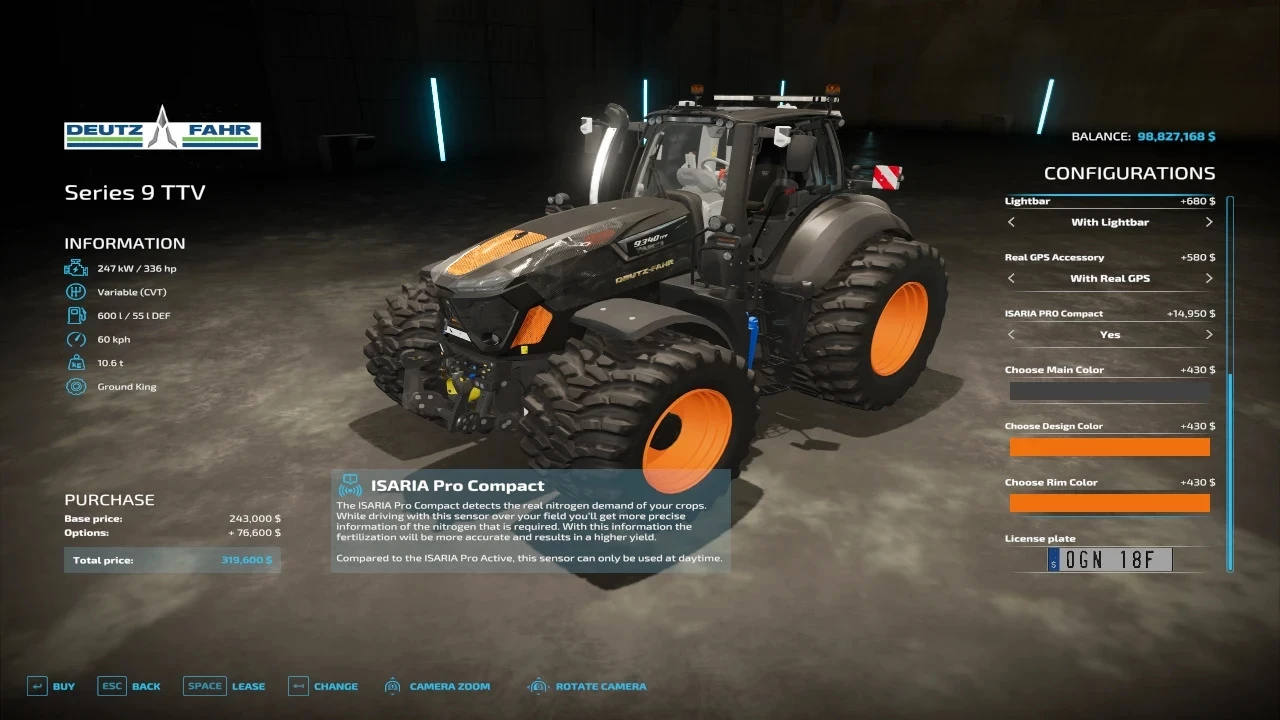Select previous Lightbar option arrow
This screenshot has height=720, width=1280.
point(1011,222)
